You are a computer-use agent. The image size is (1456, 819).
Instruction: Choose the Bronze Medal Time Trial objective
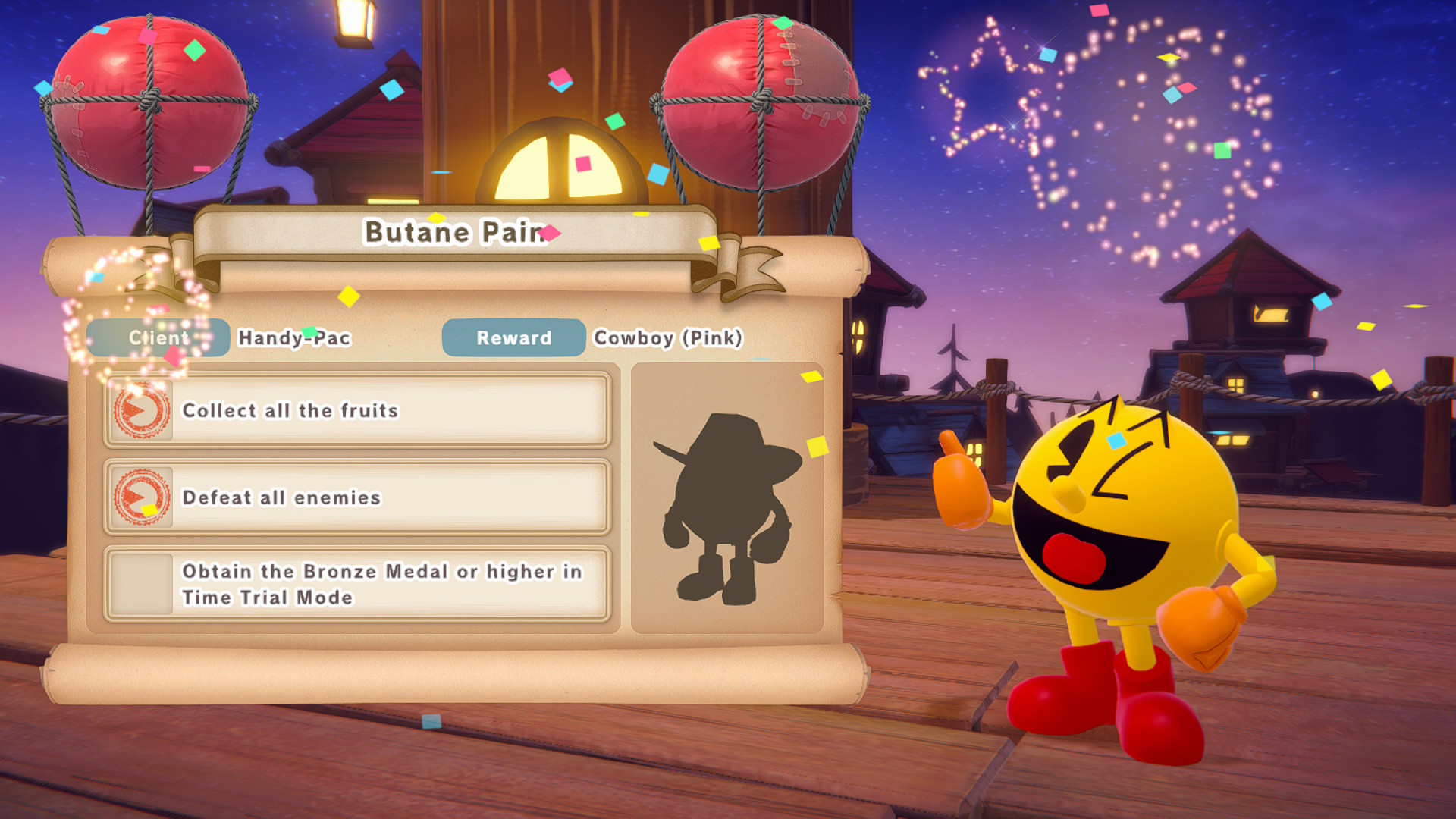coord(356,584)
